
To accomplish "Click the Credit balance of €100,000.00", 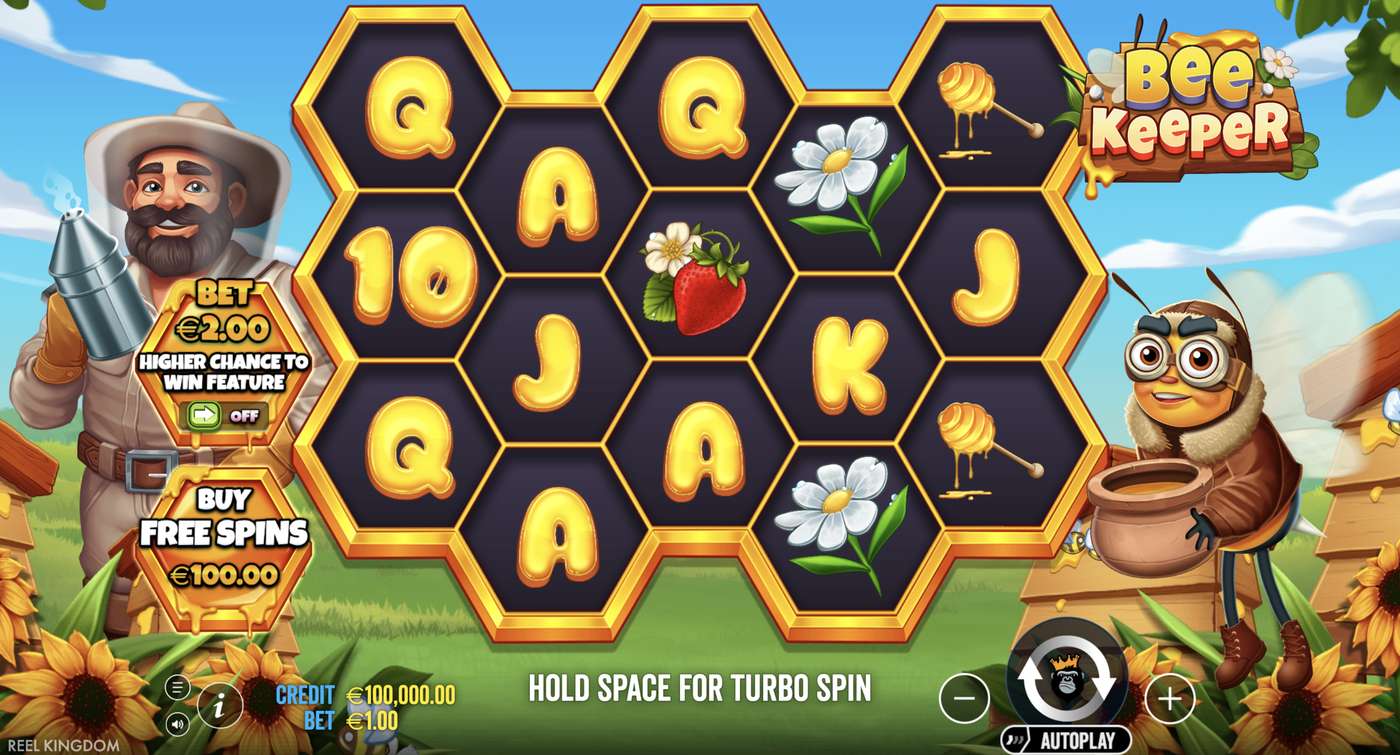I will point(399,692).
